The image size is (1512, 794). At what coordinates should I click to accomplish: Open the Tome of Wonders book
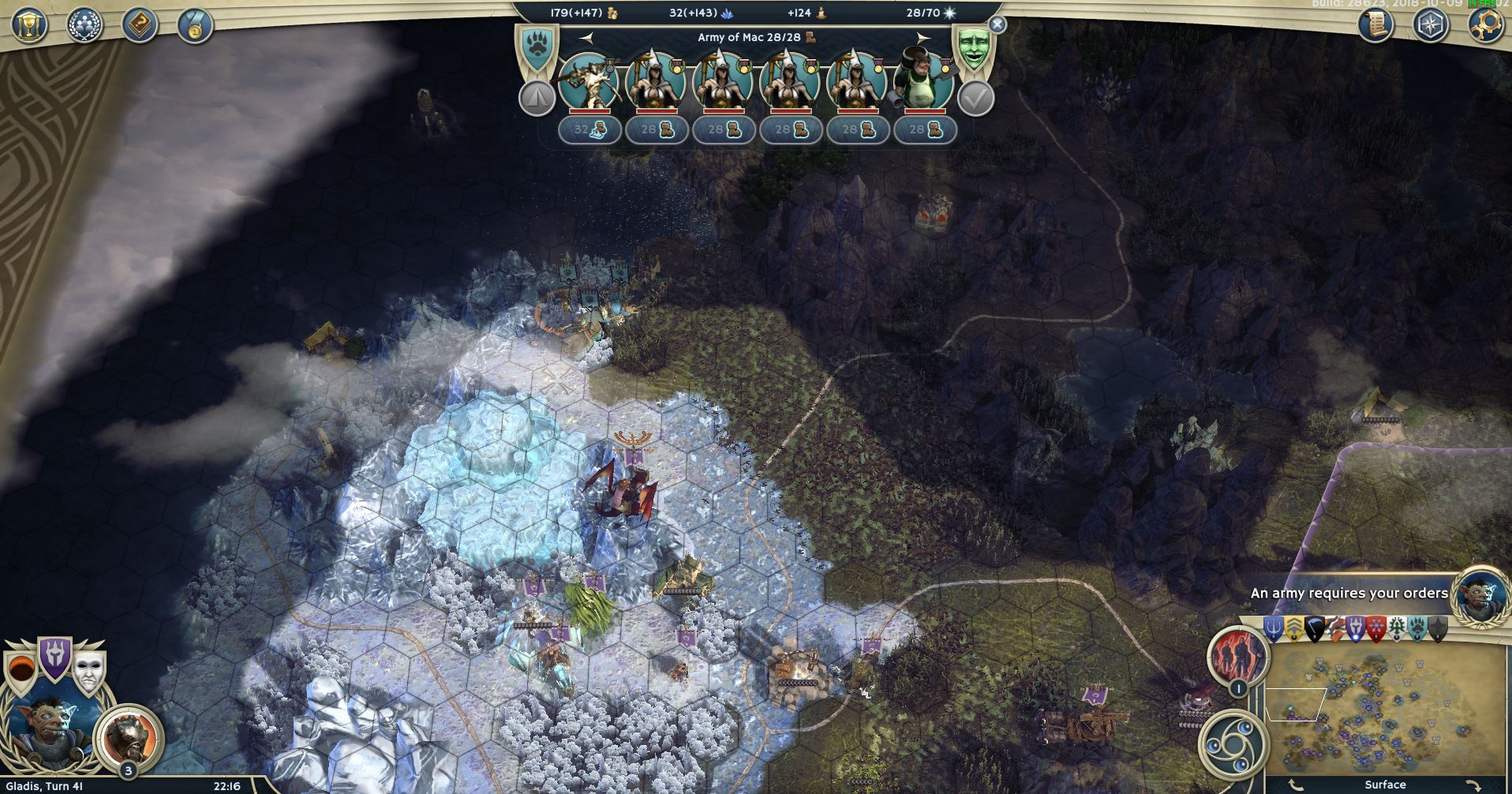pyautogui.click(x=140, y=24)
